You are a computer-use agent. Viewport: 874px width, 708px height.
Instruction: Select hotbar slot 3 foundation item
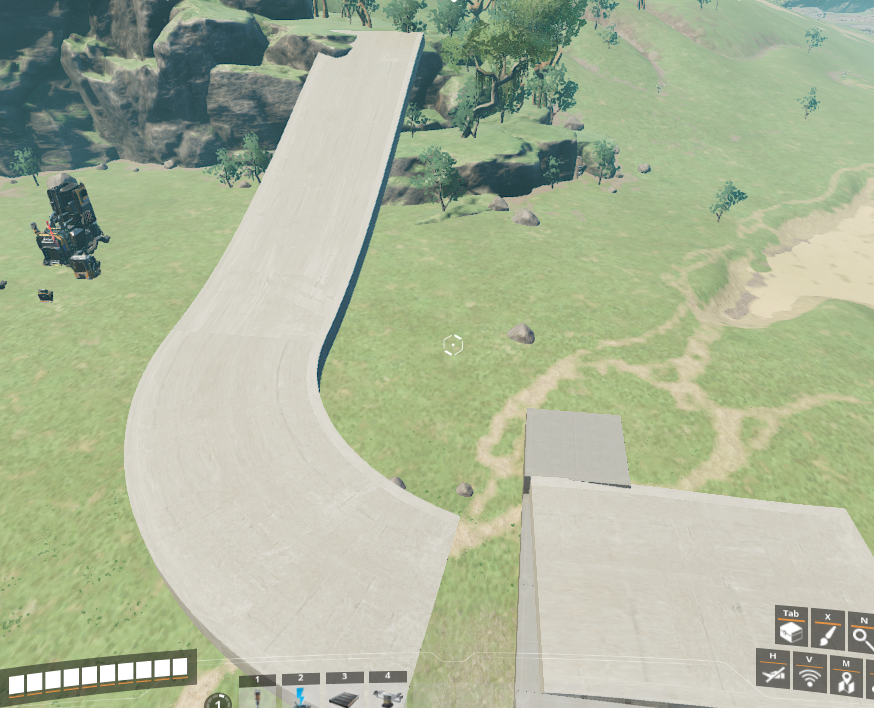coord(343,696)
